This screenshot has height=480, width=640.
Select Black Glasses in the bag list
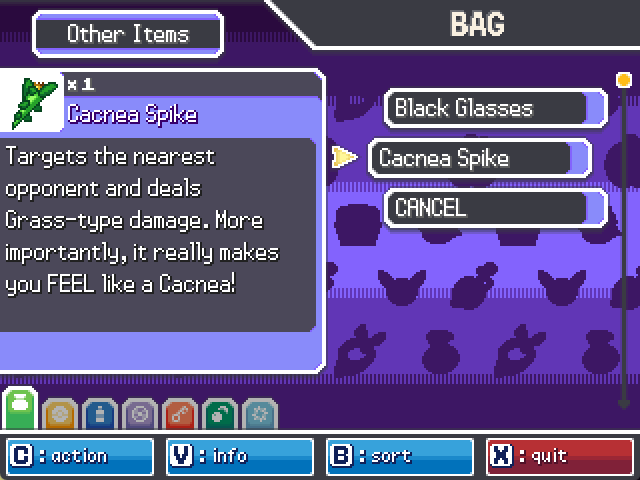tap(495, 108)
